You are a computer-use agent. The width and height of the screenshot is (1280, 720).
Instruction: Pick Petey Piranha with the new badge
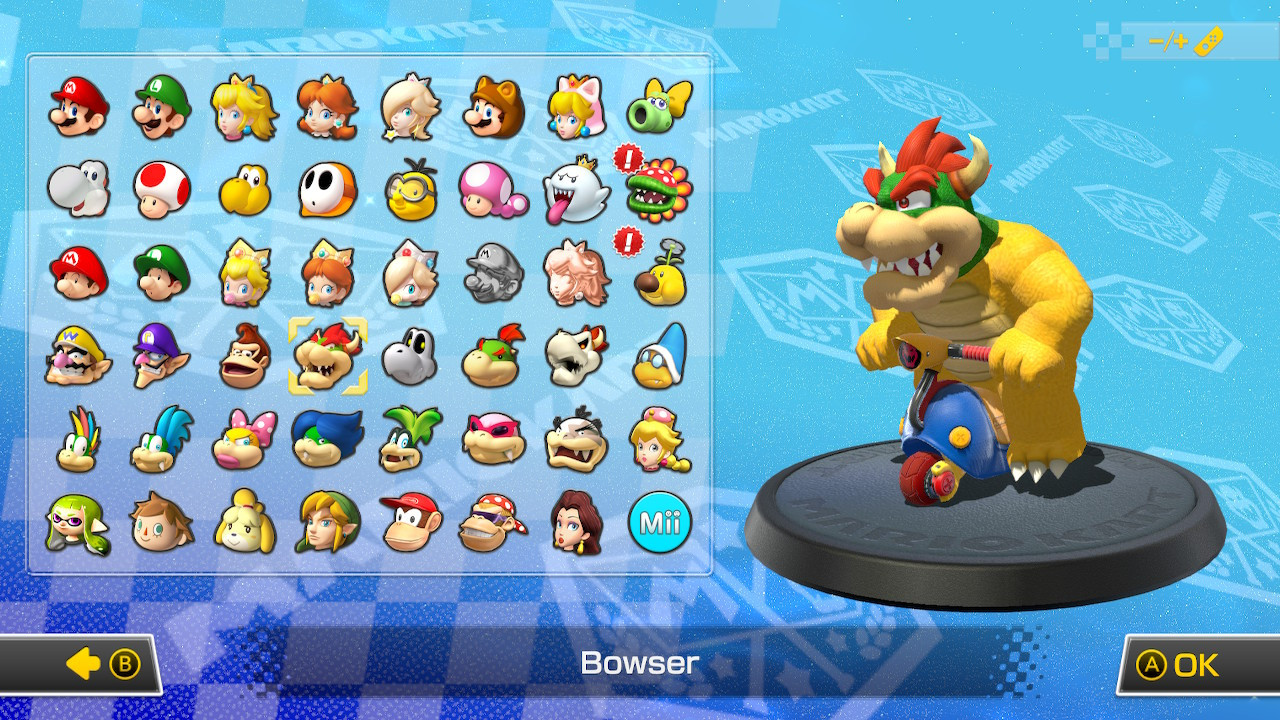pyautogui.click(x=661, y=188)
